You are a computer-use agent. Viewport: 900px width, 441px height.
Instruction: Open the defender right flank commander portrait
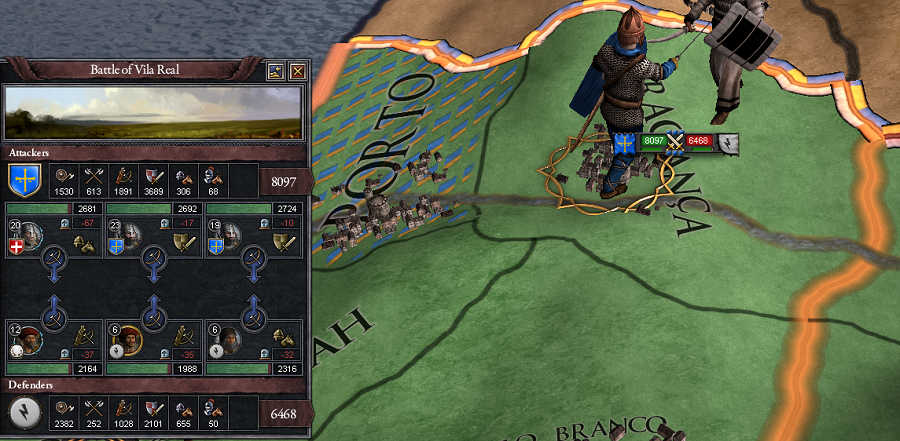(x=227, y=340)
